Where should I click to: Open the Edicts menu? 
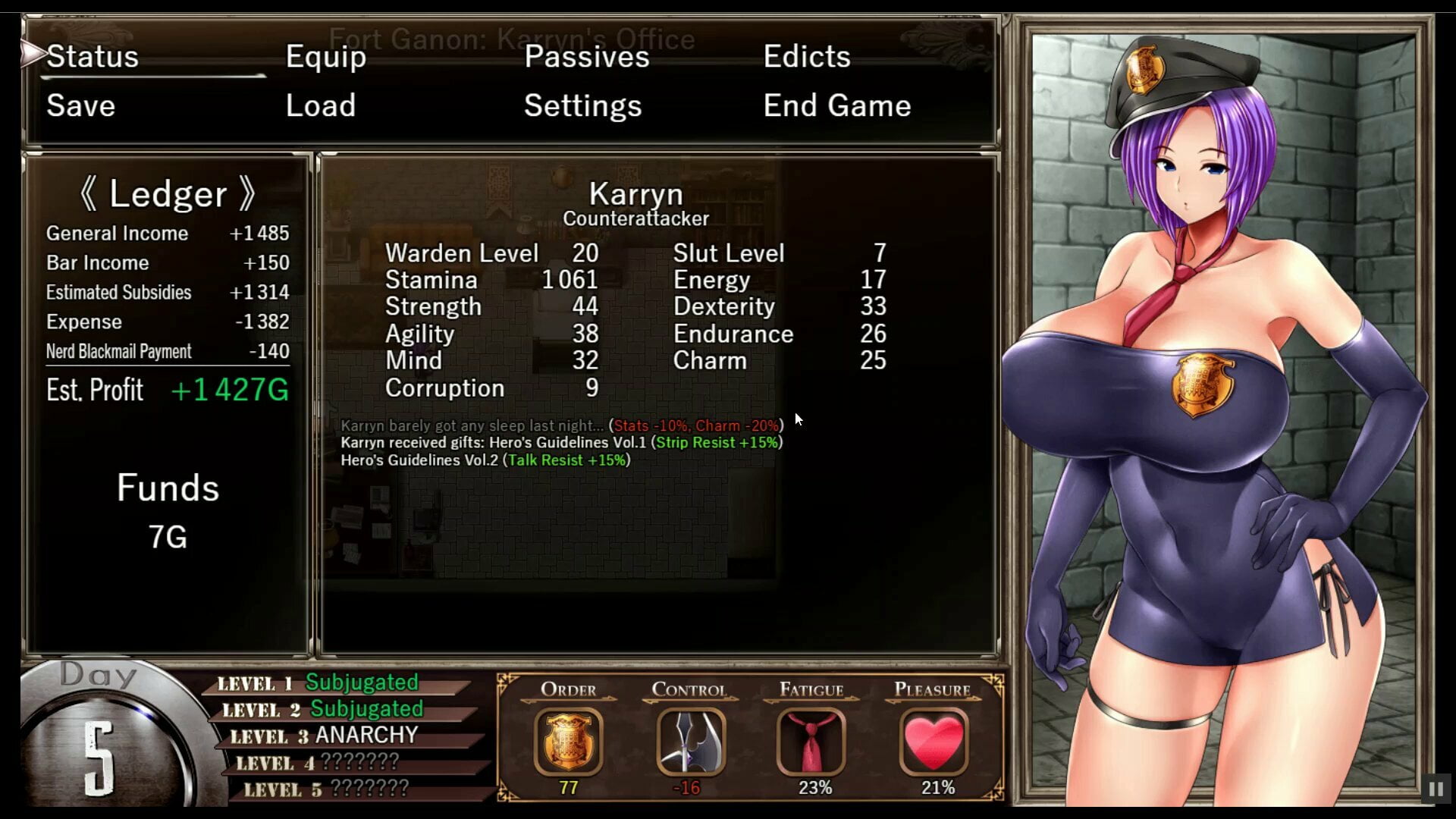(807, 57)
